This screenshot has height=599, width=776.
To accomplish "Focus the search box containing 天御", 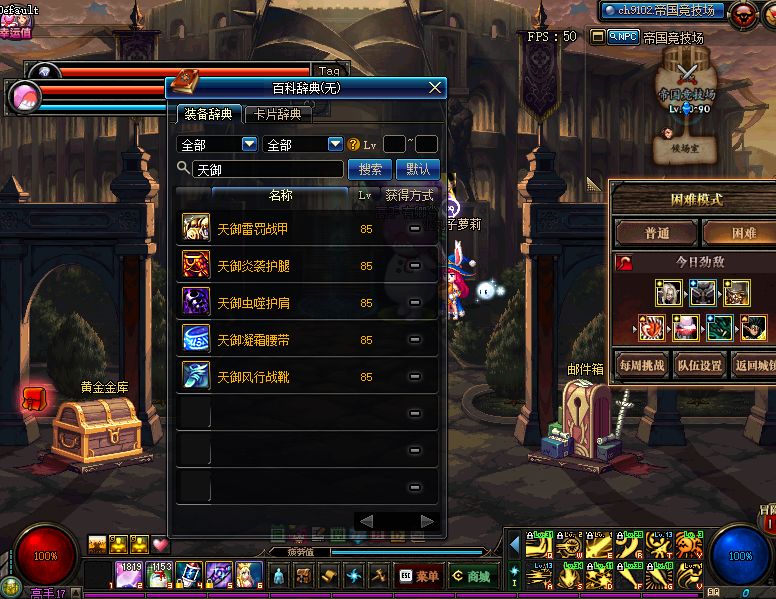I will click(267, 169).
